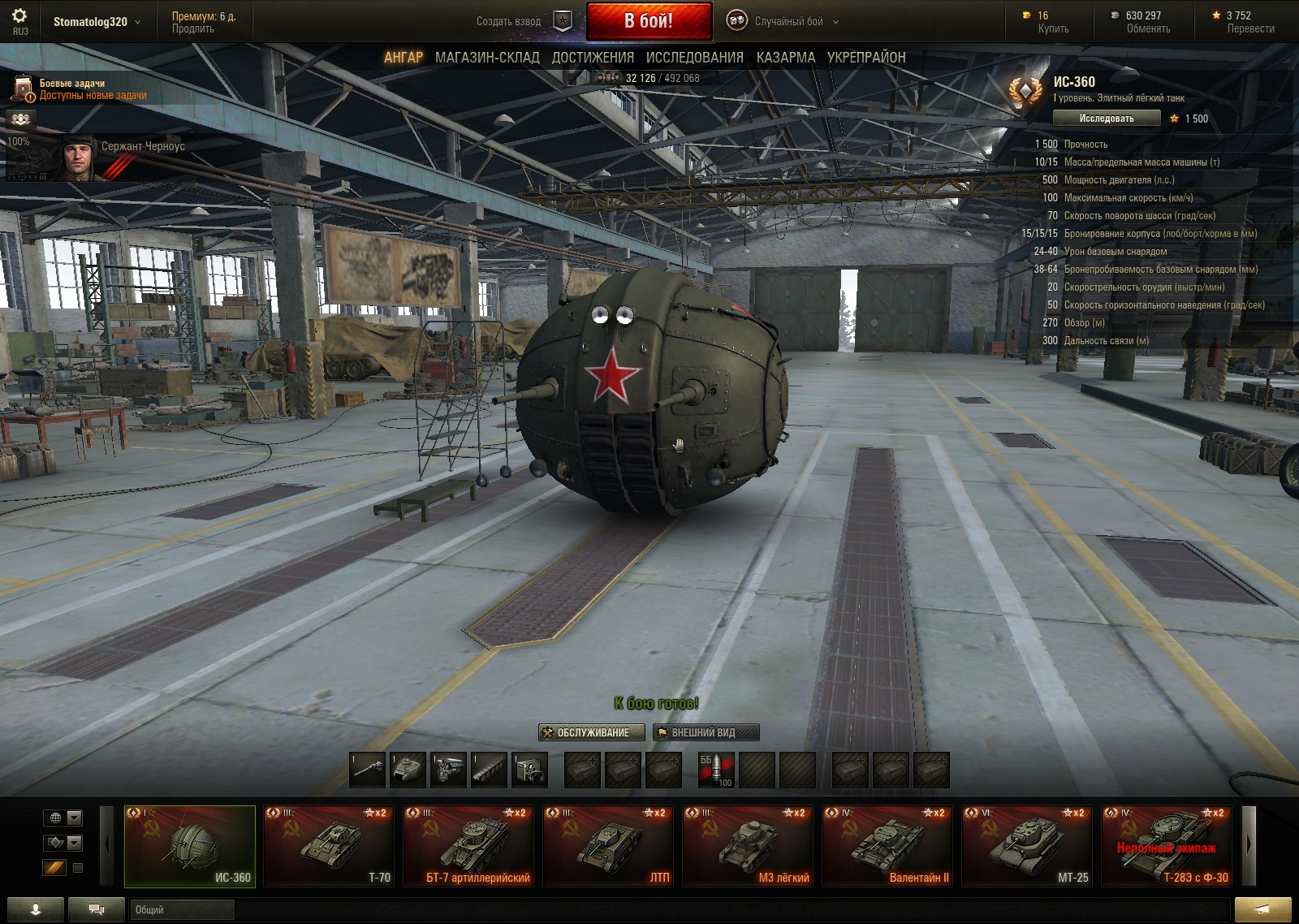Start battle with the red В бой! button
The width and height of the screenshot is (1299, 924).
pyautogui.click(x=649, y=21)
